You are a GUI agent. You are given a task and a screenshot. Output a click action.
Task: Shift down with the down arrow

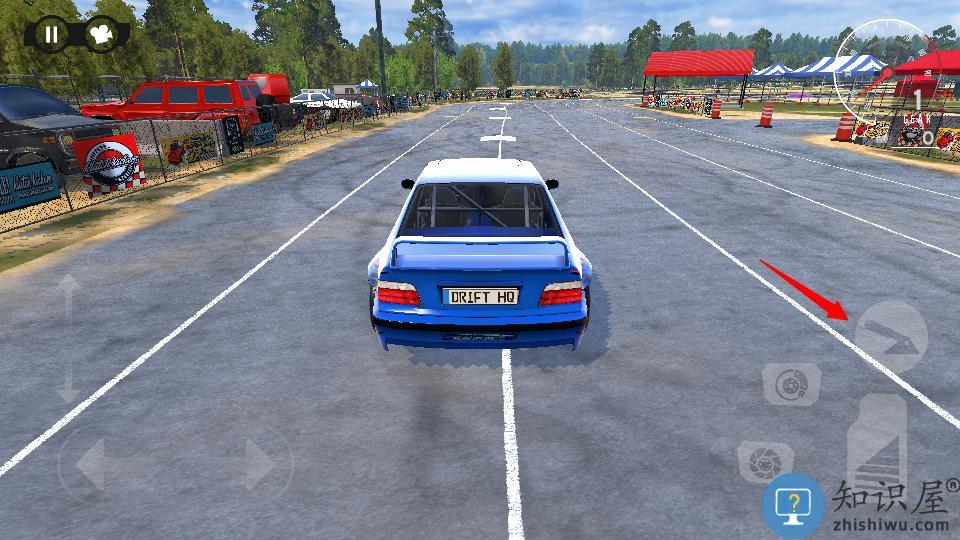pyautogui.click(x=68, y=383)
